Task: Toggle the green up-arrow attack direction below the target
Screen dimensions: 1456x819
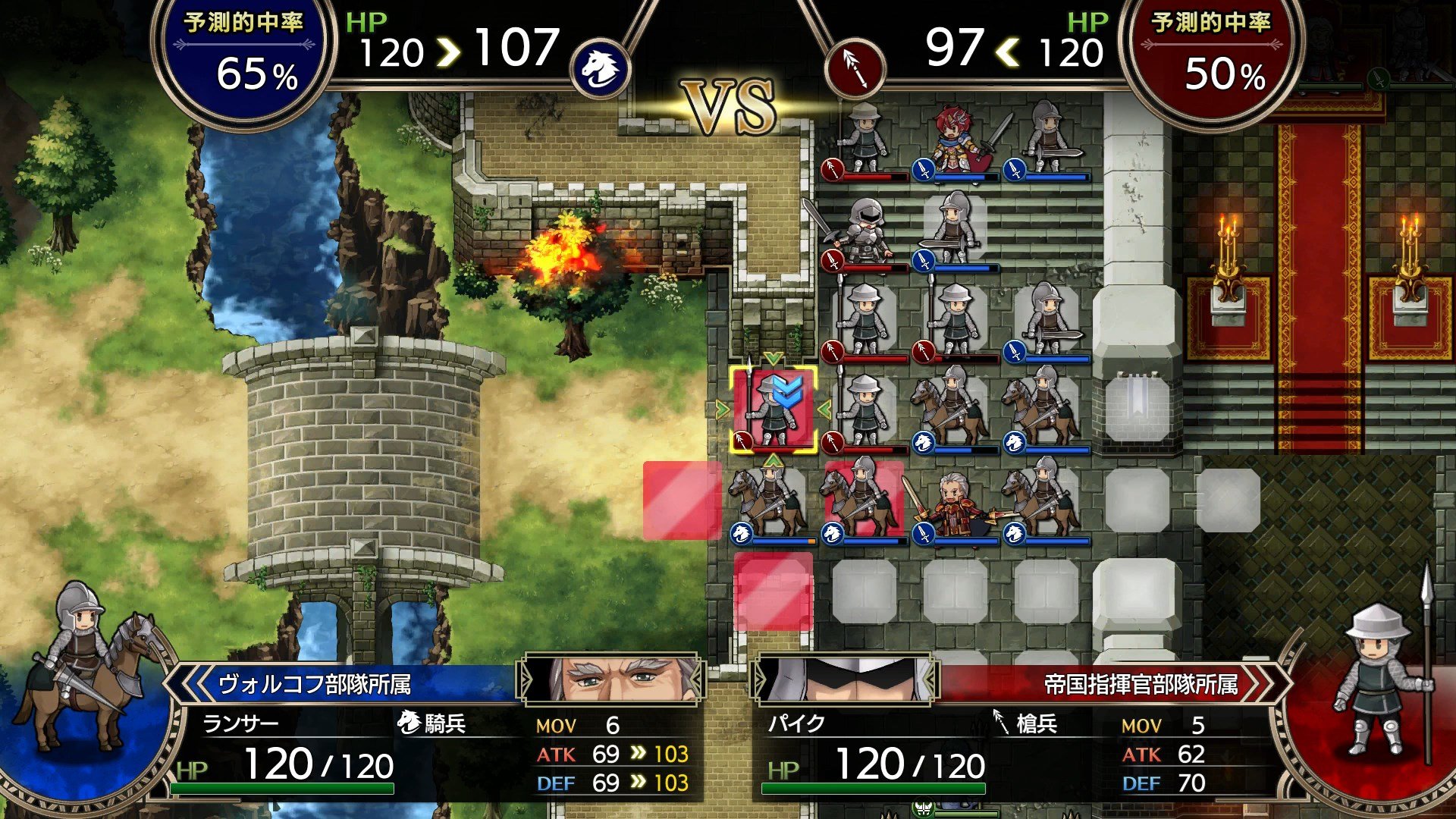Action: [x=773, y=460]
